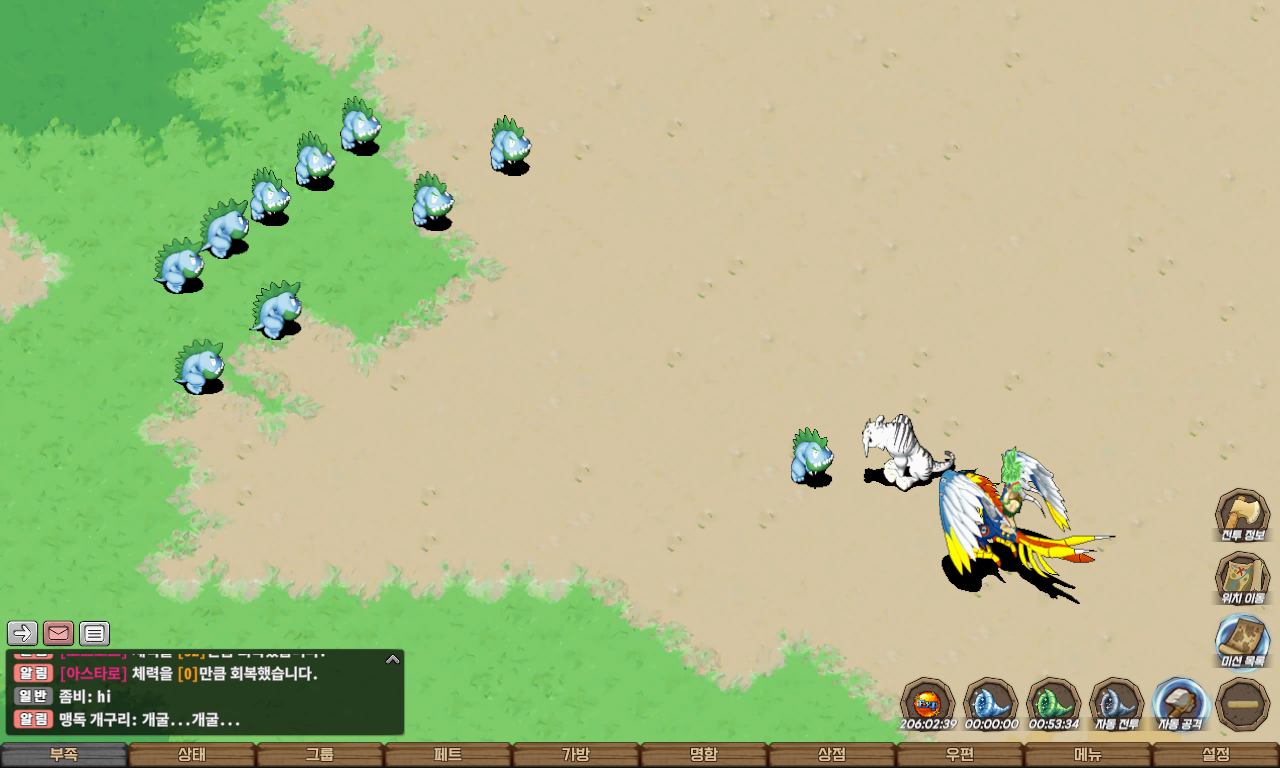Select the 그룹 (group) menu button
The width and height of the screenshot is (1280, 768).
(x=320, y=754)
